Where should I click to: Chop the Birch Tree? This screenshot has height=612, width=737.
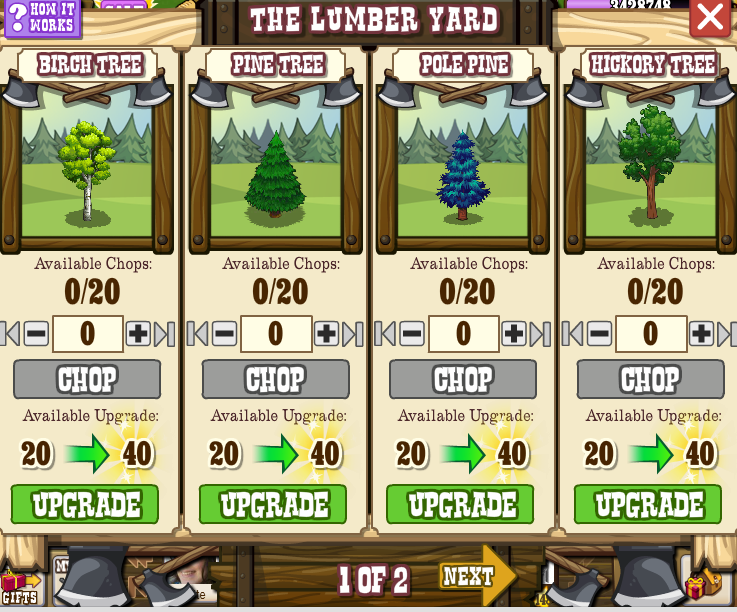click(x=87, y=380)
